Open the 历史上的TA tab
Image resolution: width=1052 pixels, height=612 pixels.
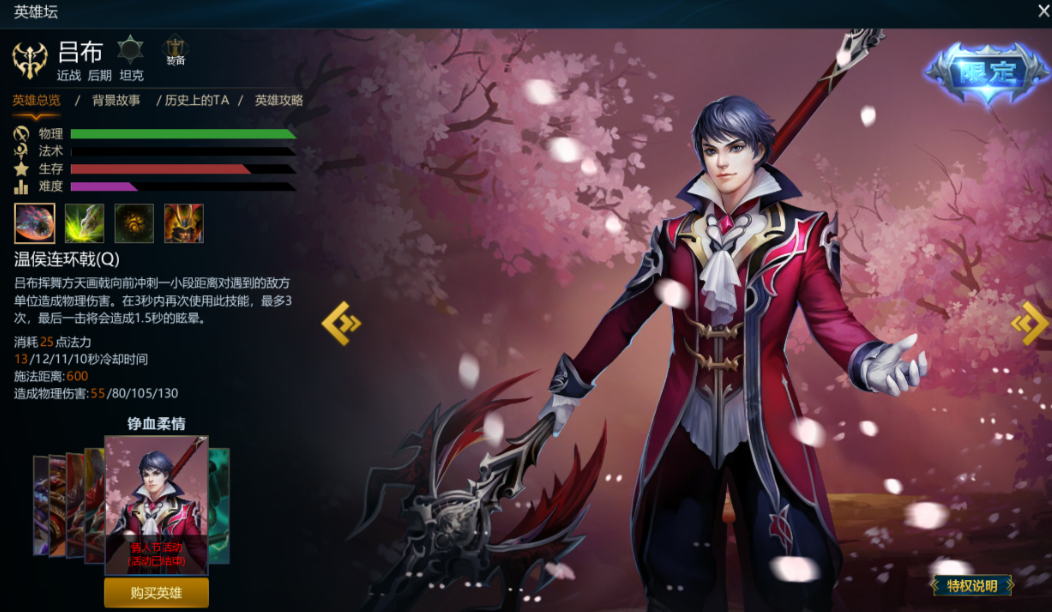pos(197,100)
